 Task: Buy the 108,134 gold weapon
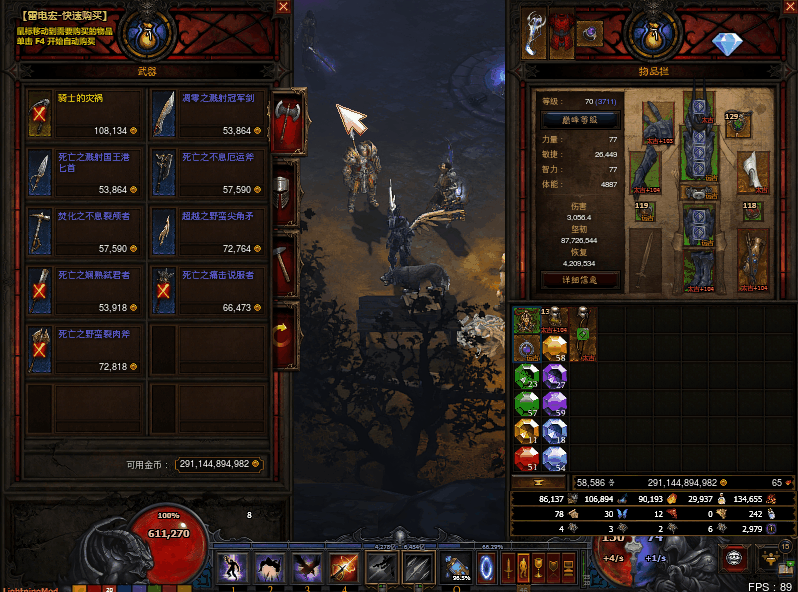86,114
